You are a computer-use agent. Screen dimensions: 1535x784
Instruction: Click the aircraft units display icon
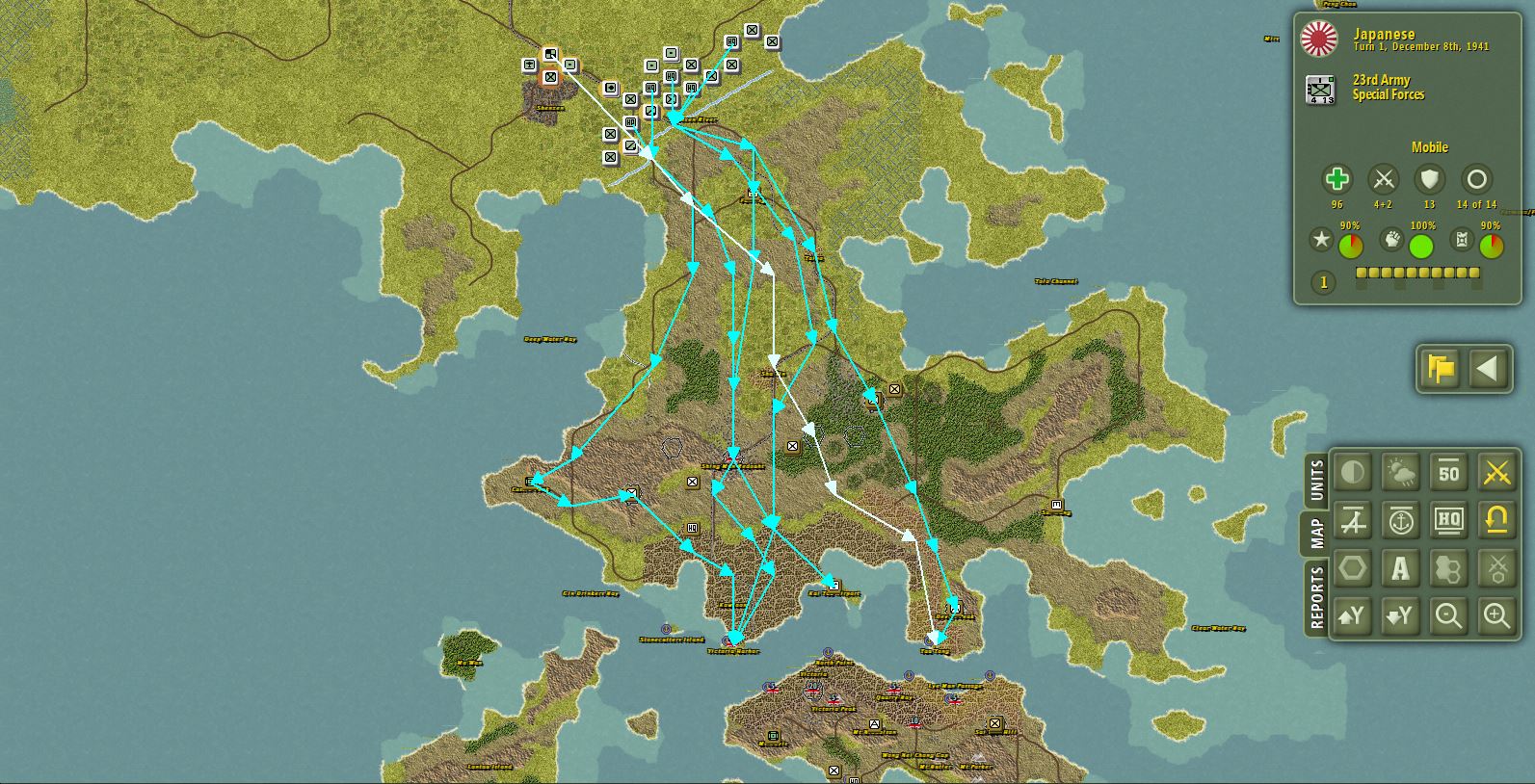point(1354,520)
